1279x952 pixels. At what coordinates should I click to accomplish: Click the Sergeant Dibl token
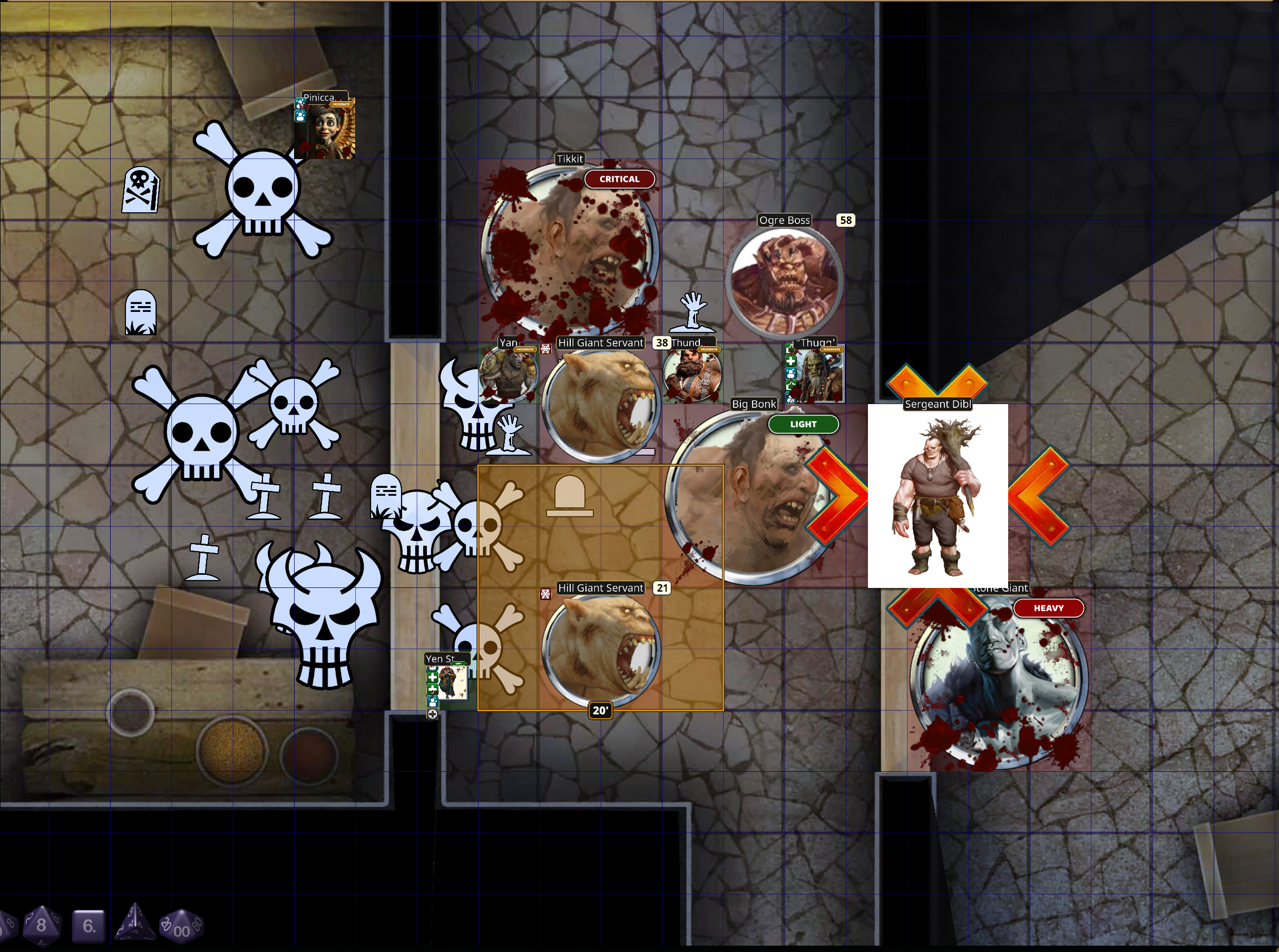click(937, 496)
